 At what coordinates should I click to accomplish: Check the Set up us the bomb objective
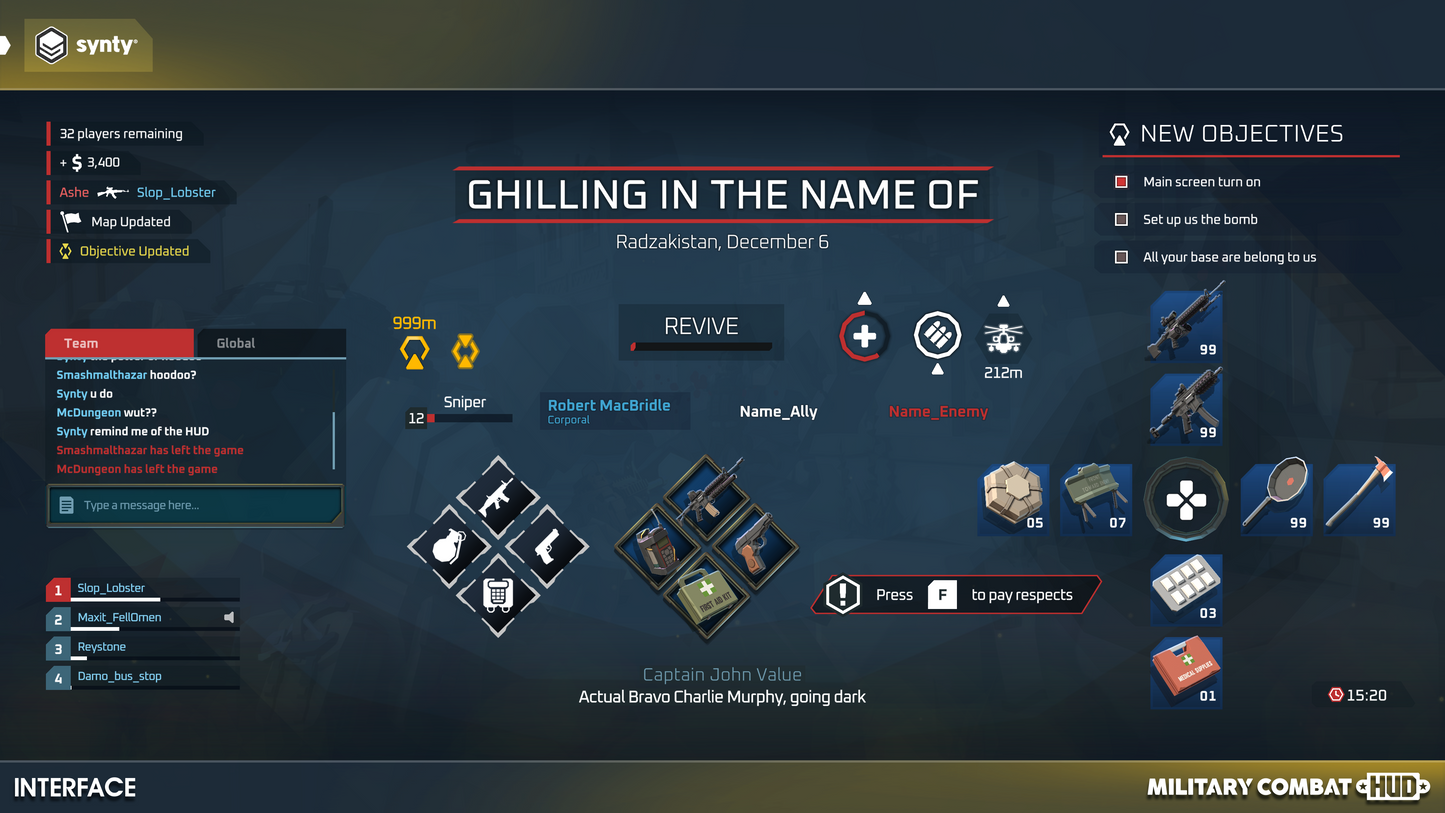(1122, 220)
